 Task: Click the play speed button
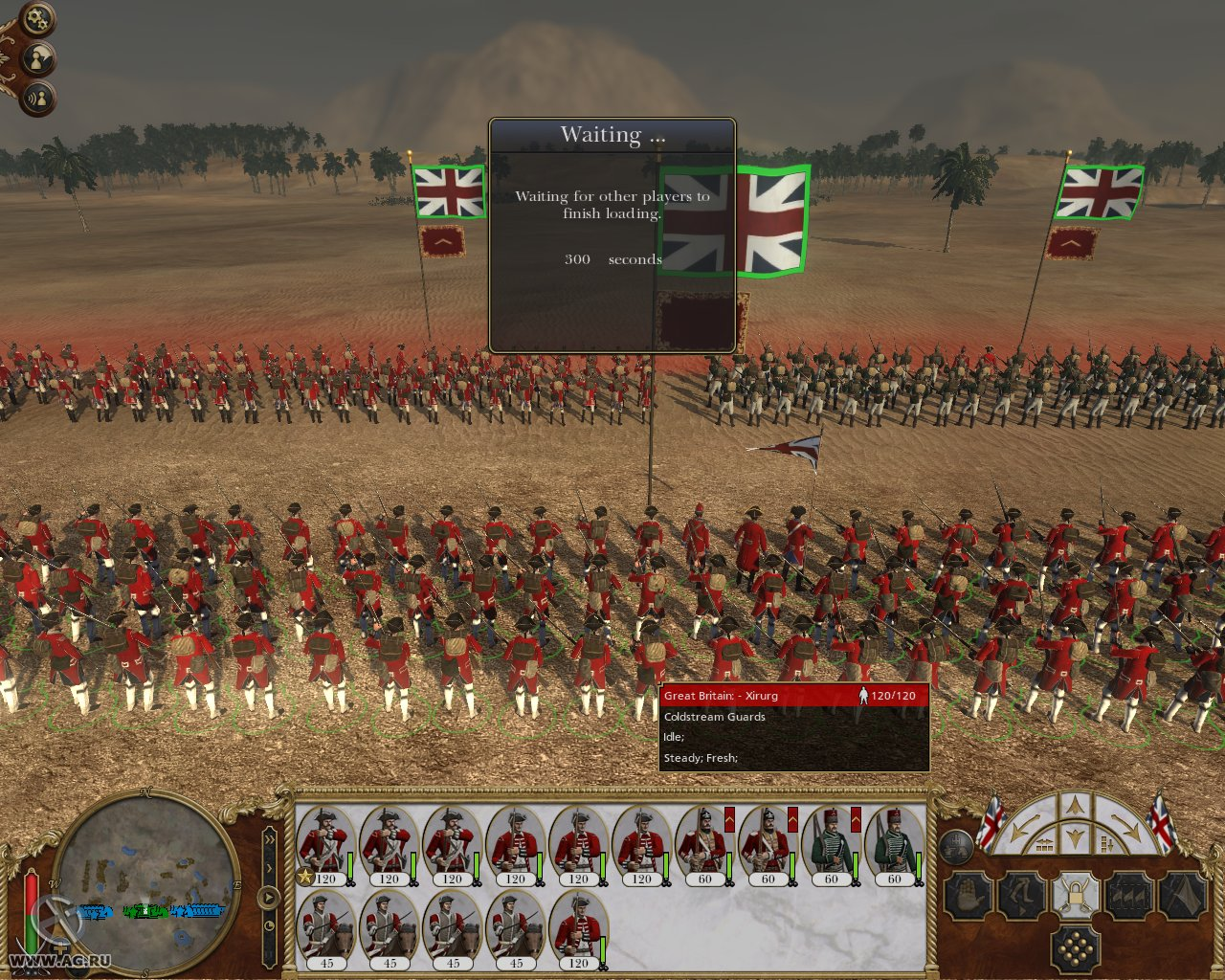coord(269,898)
